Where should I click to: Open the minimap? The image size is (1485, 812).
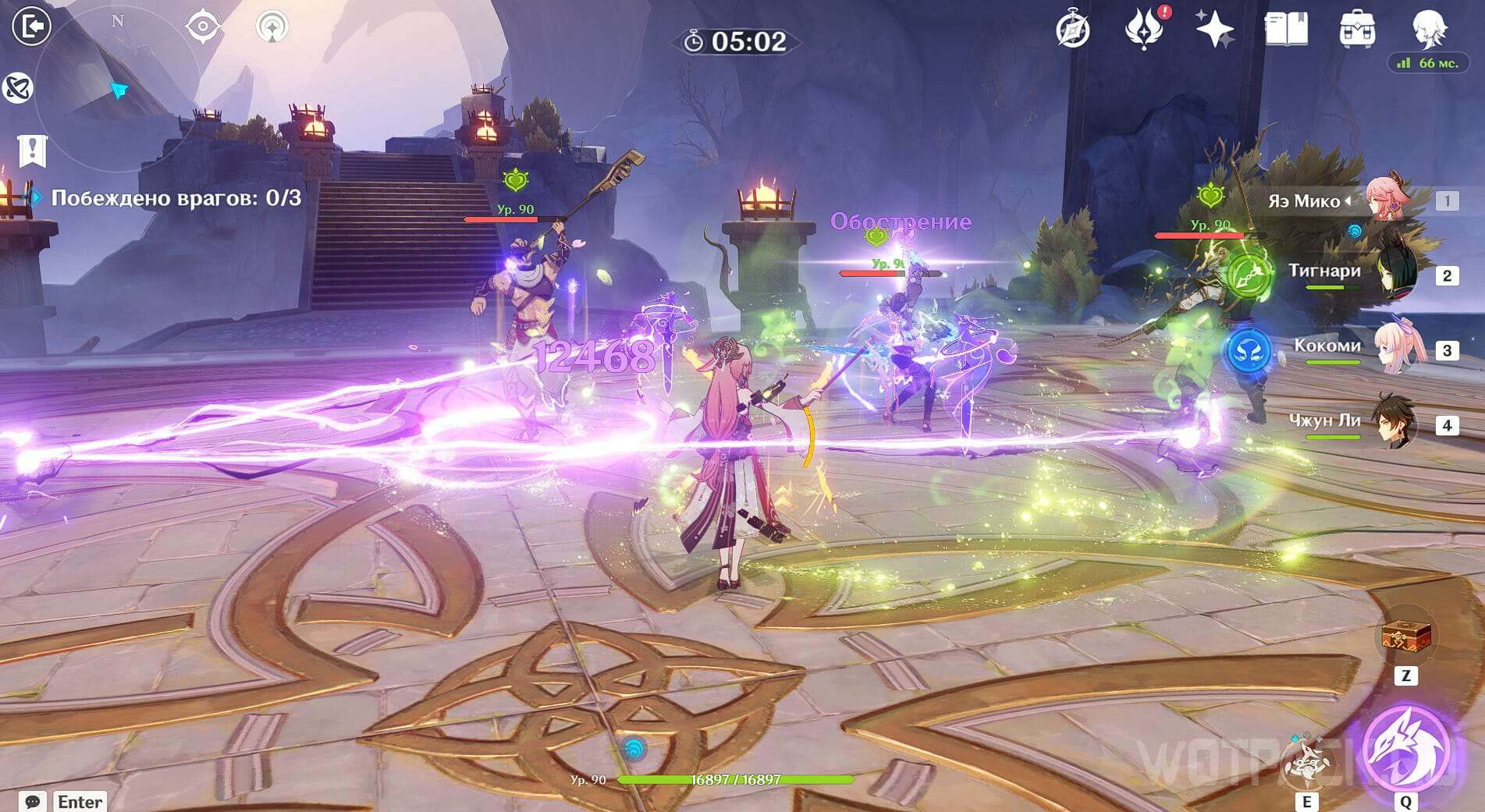click(x=117, y=86)
